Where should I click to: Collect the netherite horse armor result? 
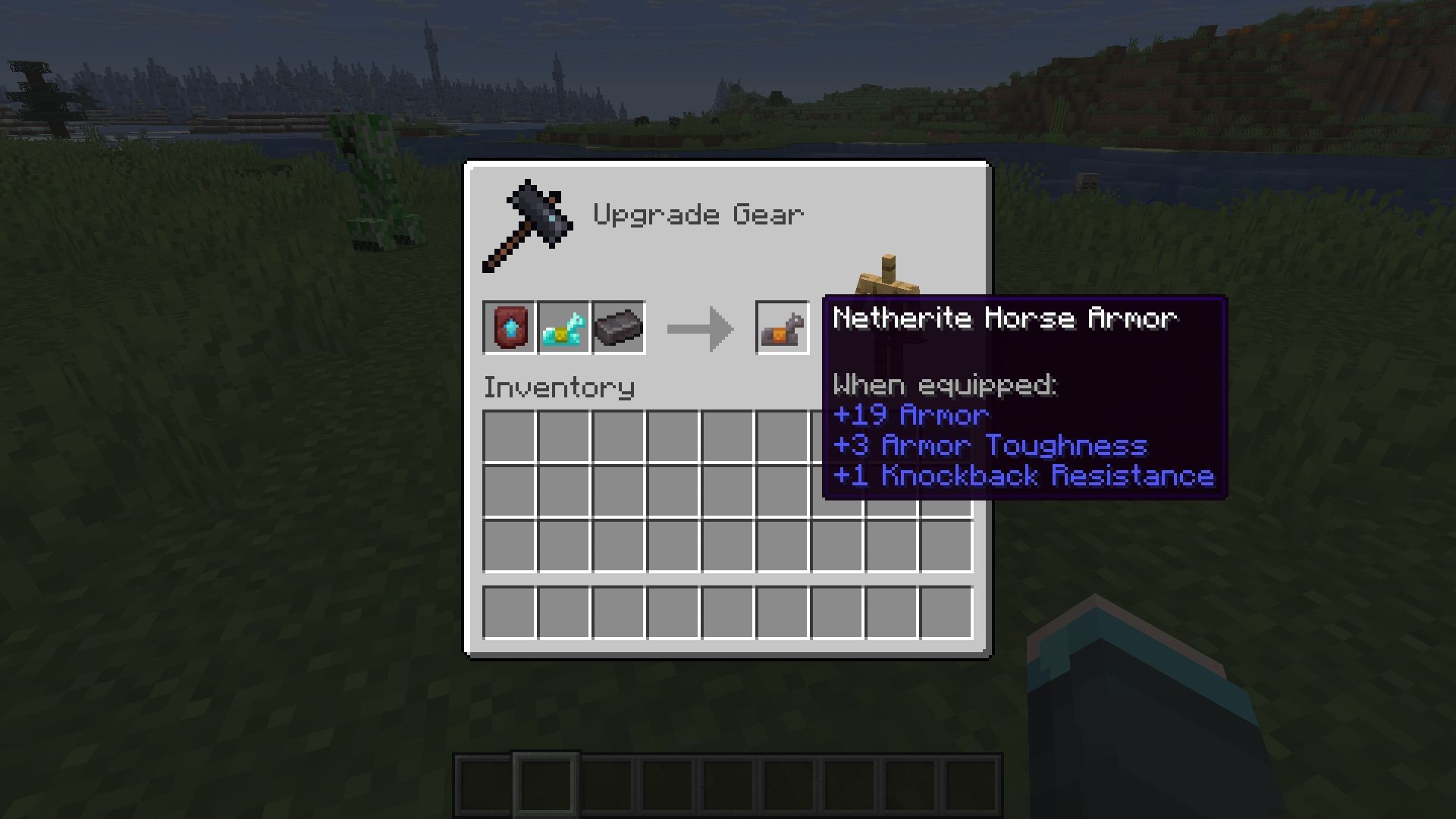point(781,328)
